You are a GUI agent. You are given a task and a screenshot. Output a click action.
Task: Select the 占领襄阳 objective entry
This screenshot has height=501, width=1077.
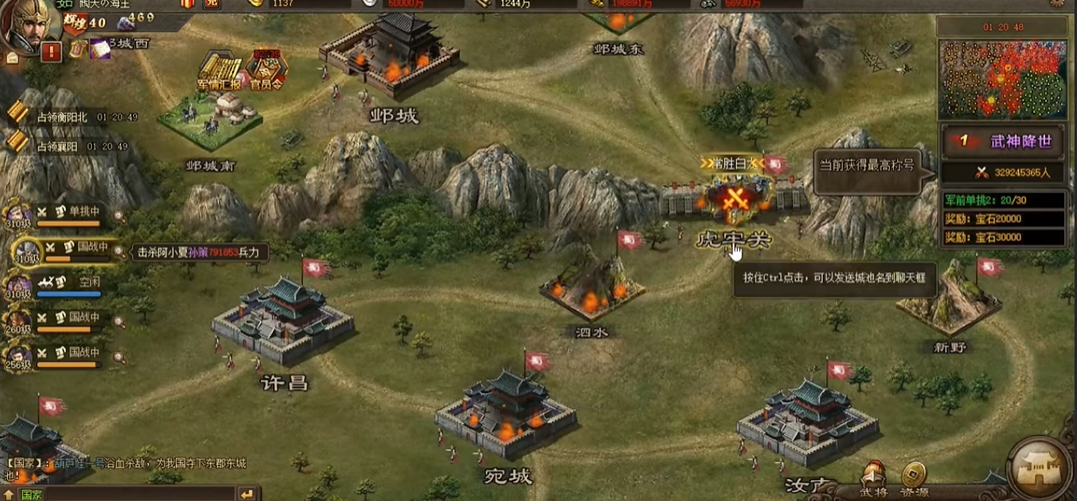[x=57, y=146]
